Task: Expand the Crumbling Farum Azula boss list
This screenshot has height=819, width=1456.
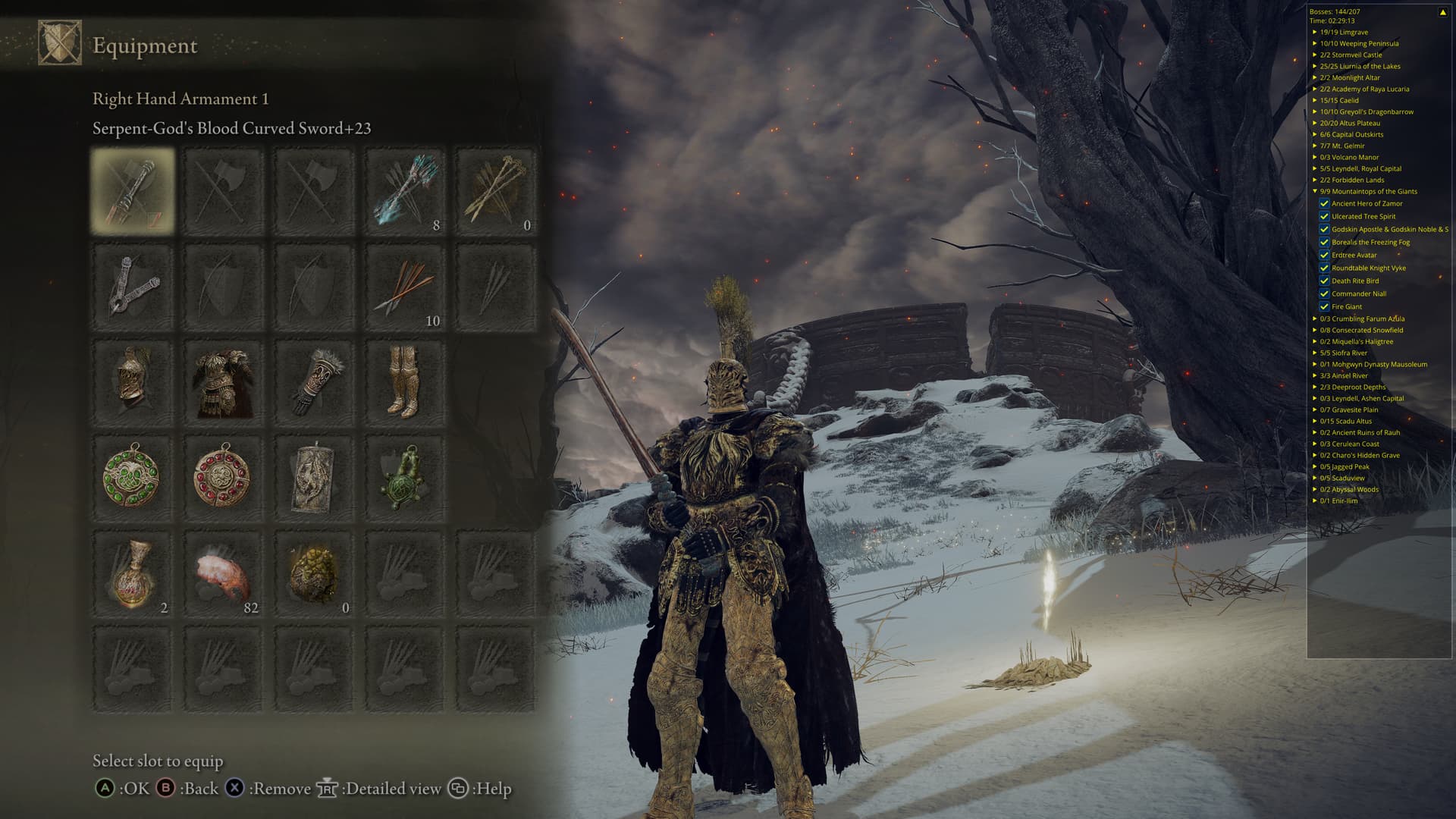Action: click(x=1315, y=318)
